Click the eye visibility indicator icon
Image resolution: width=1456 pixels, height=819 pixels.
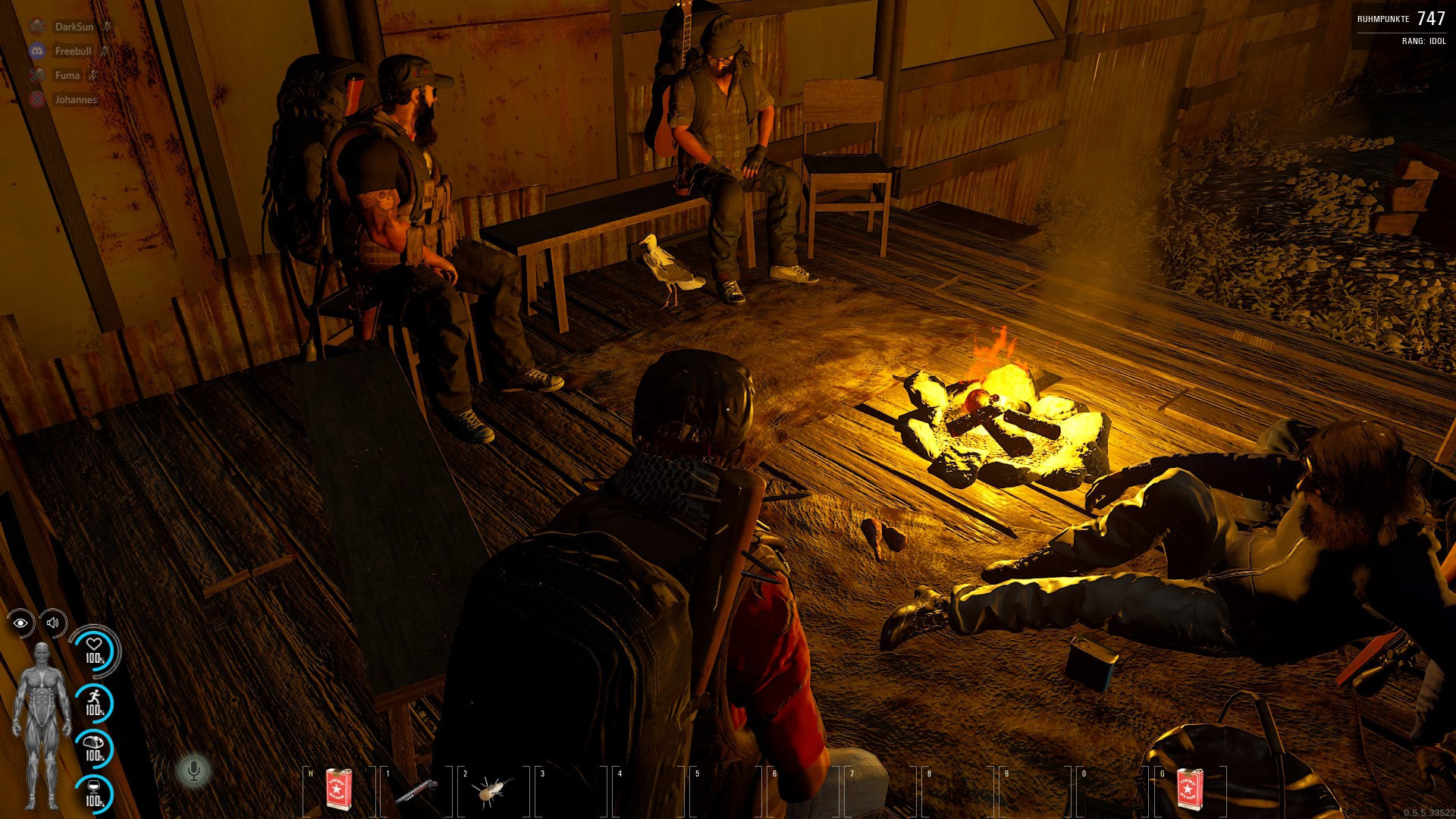[21, 623]
